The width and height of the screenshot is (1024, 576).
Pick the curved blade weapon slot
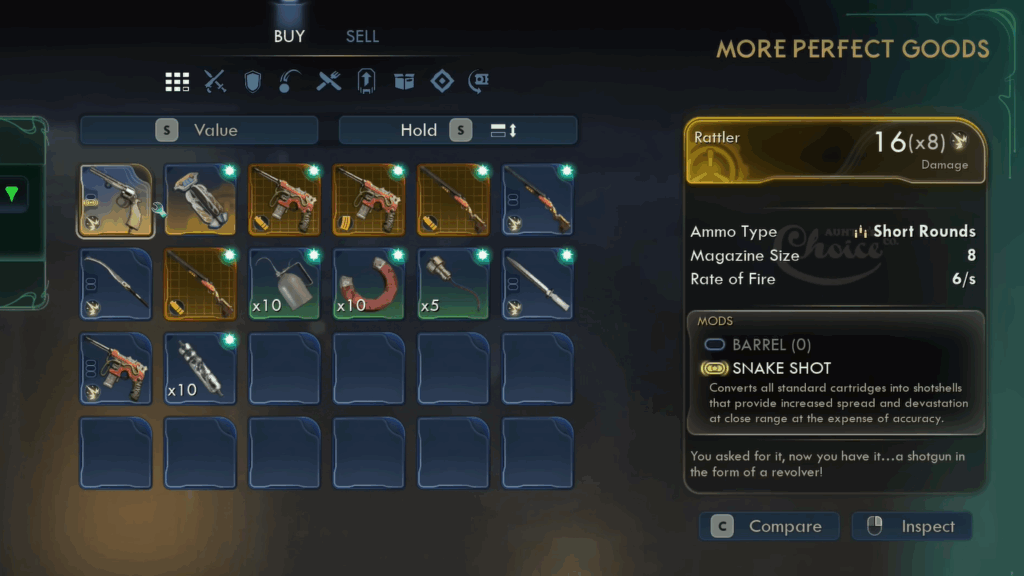(x=116, y=285)
